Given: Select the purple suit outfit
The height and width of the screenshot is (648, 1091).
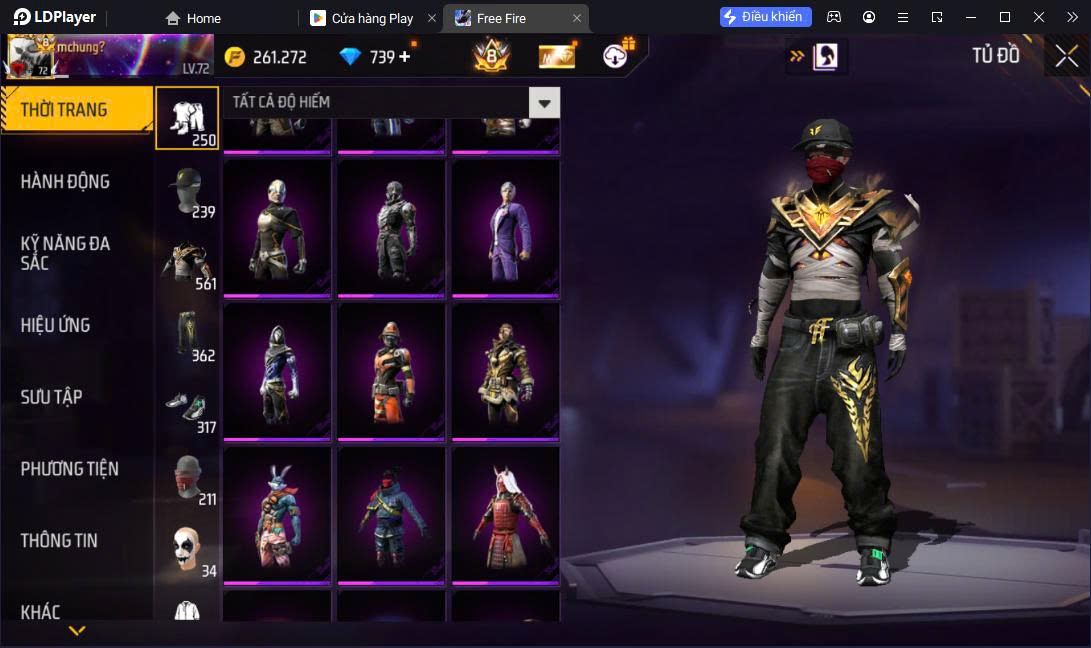Looking at the screenshot, I should pos(505,228).
